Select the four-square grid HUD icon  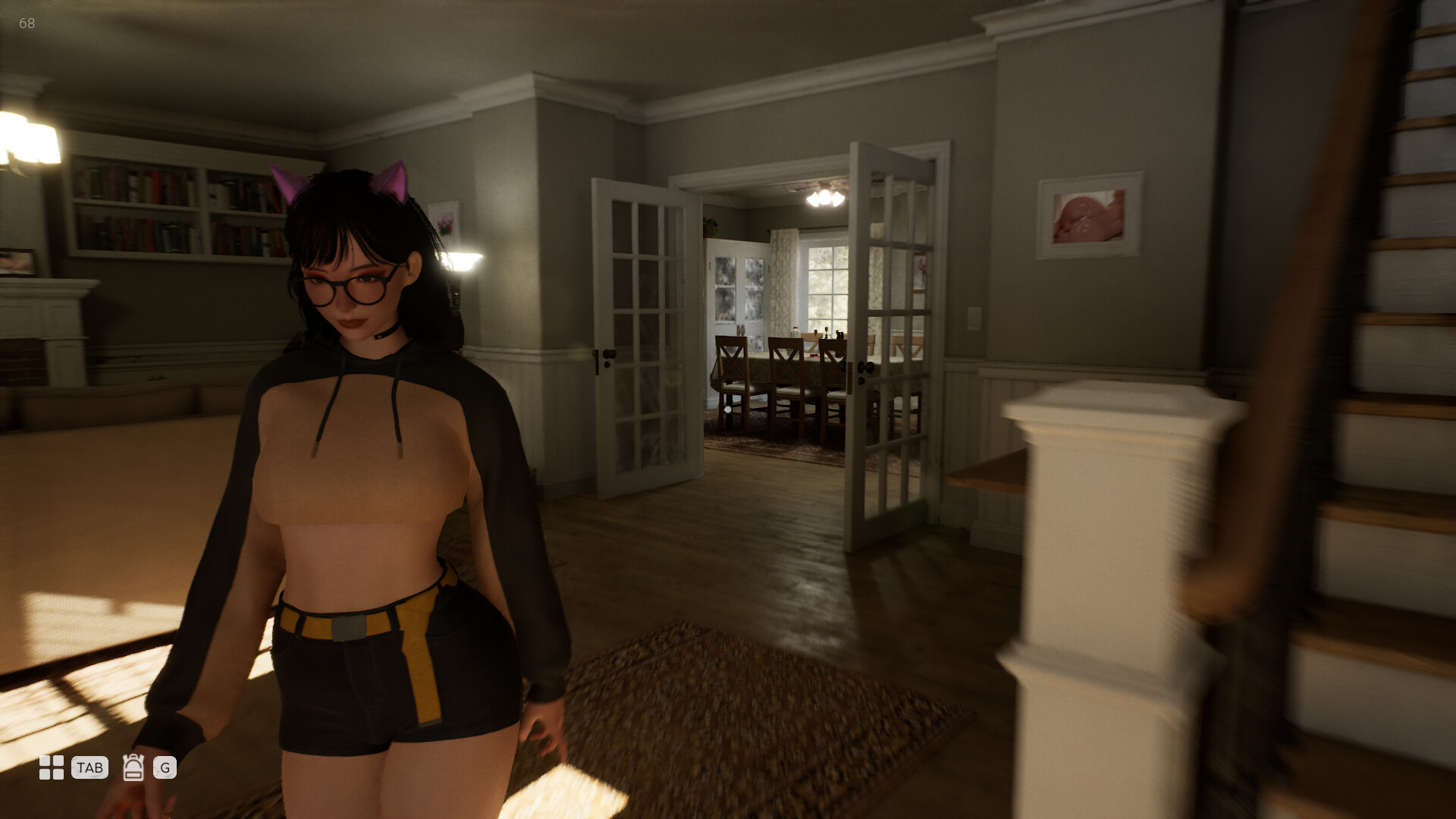(50, 770)
